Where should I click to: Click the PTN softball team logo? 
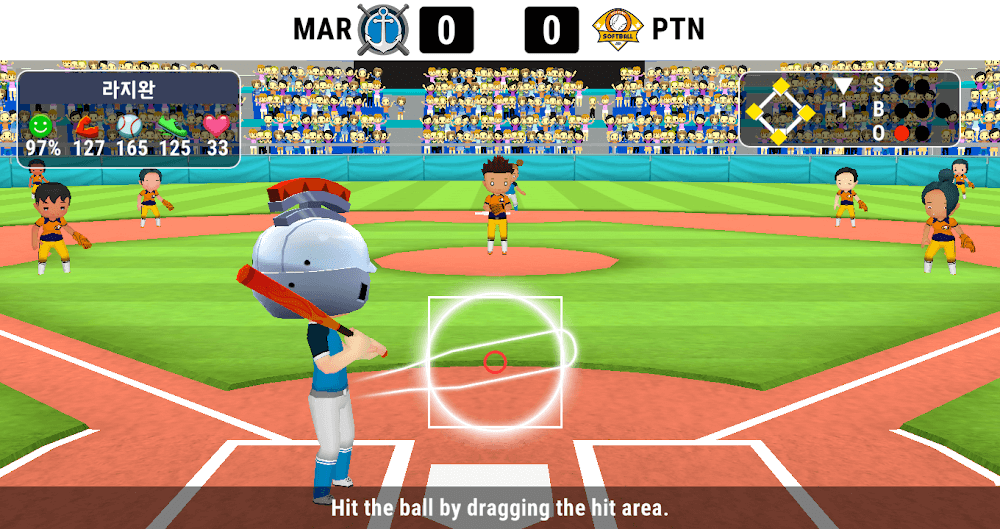click(616, 29)
